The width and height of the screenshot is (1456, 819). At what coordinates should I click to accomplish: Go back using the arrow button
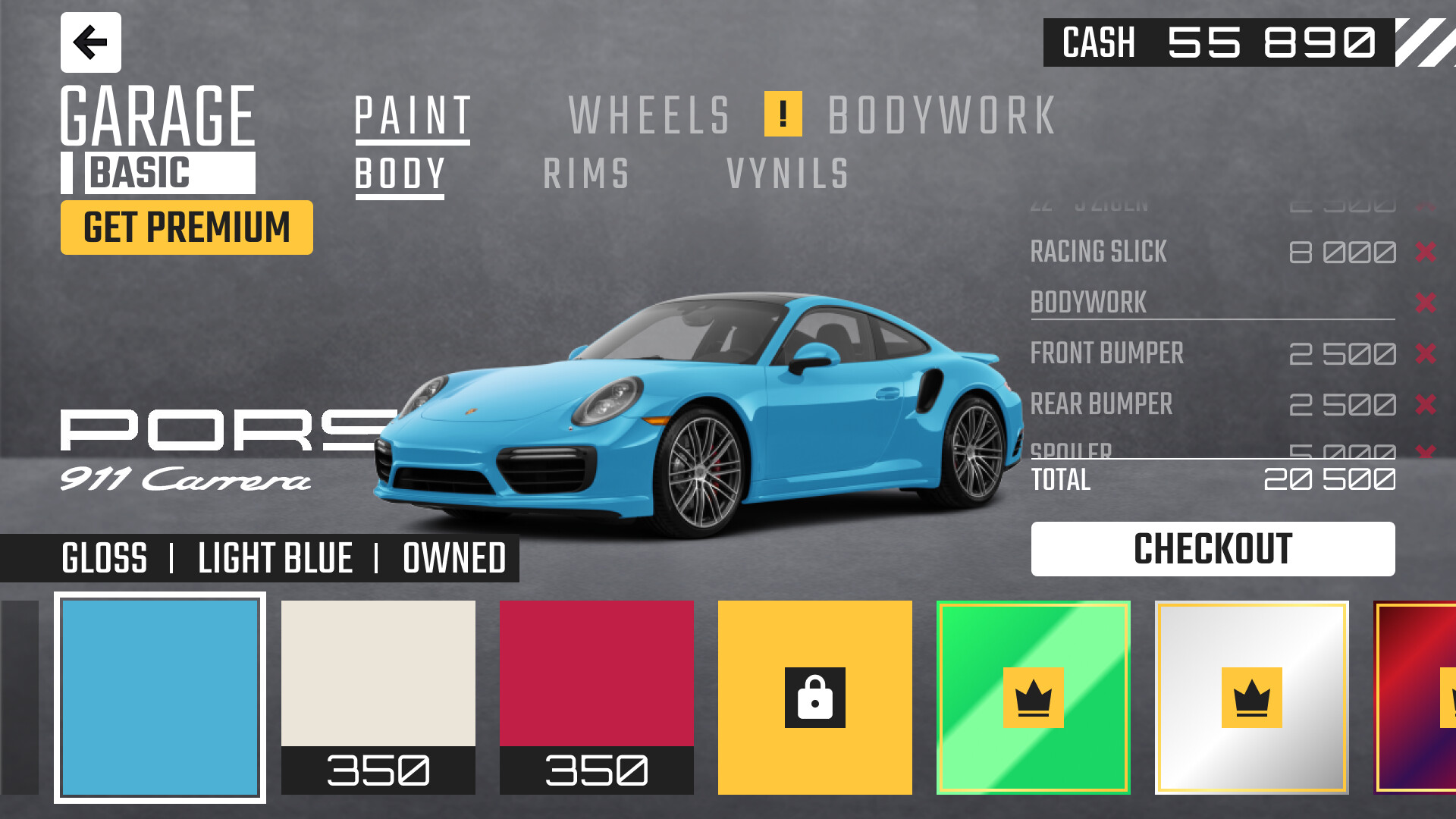(x=90, y=42)
